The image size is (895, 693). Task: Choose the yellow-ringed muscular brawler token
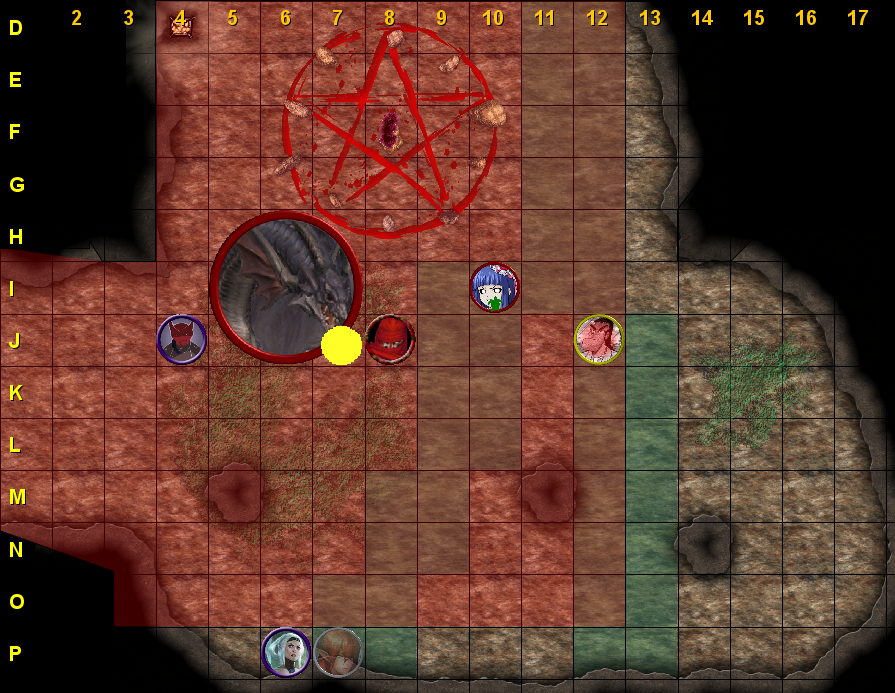tap(599, 339)
